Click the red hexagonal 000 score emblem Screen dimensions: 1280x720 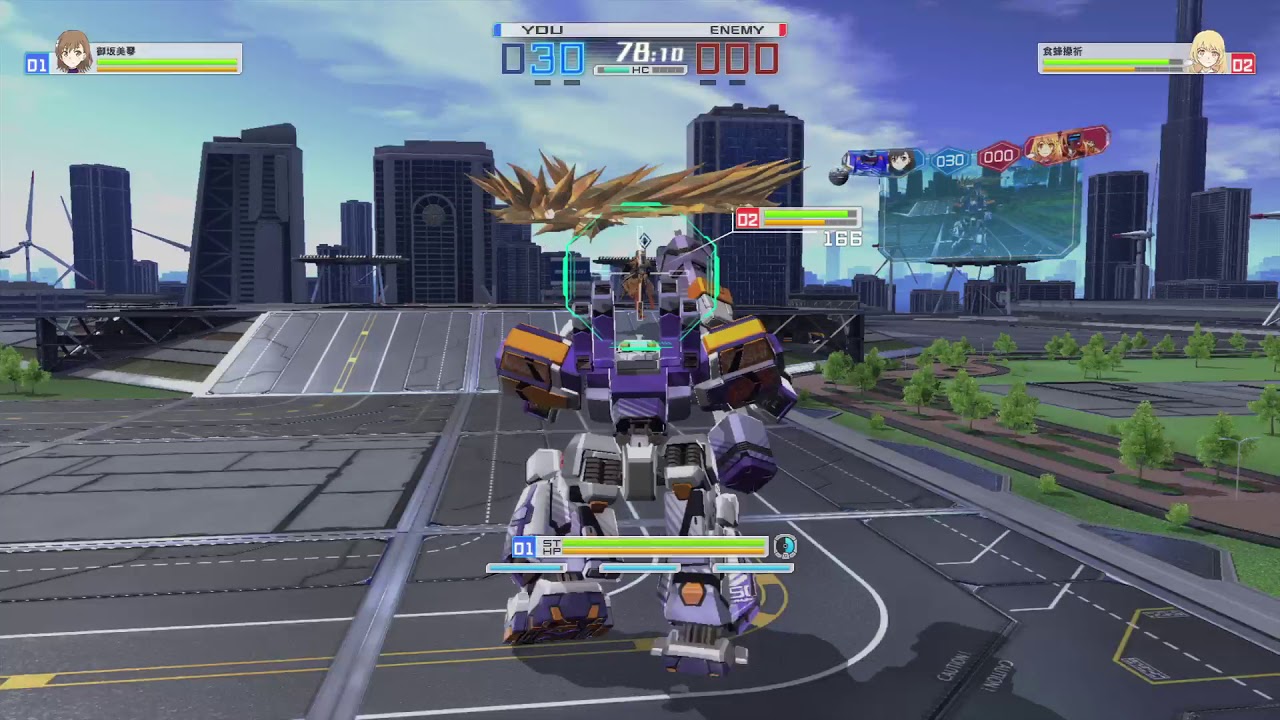tap(1000, 156)
